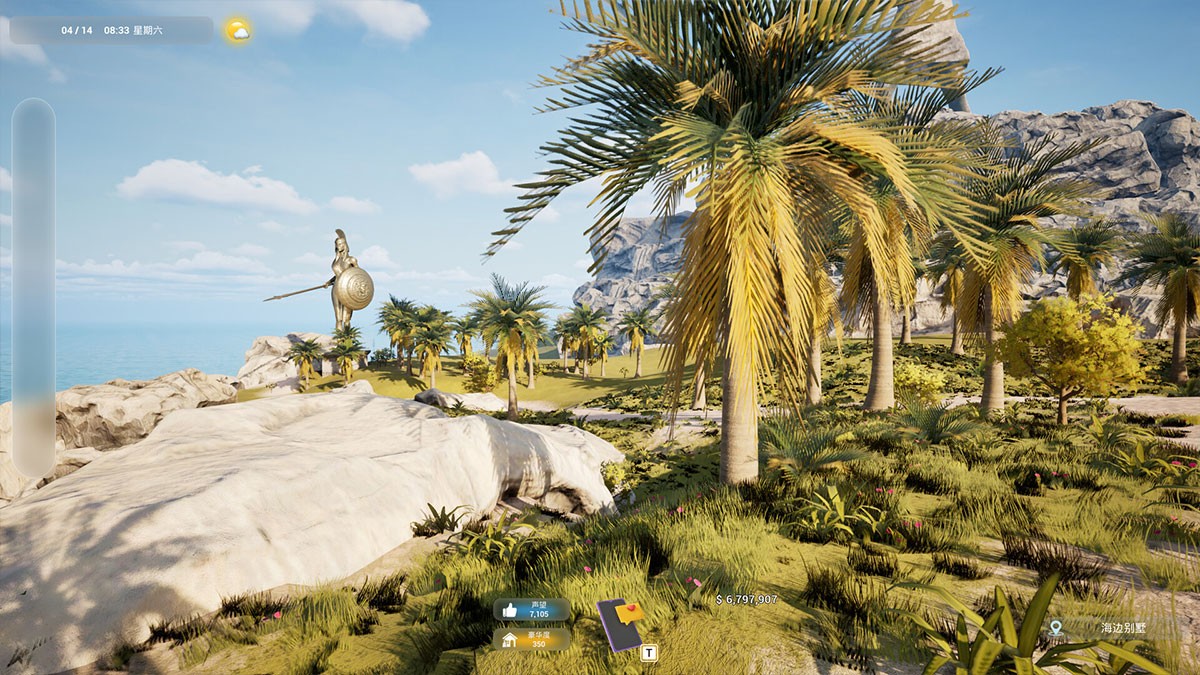Select the 豪华度 luxury house badge
The width and height of the screenshot is (1200, 675).
[x=531, y=639]
